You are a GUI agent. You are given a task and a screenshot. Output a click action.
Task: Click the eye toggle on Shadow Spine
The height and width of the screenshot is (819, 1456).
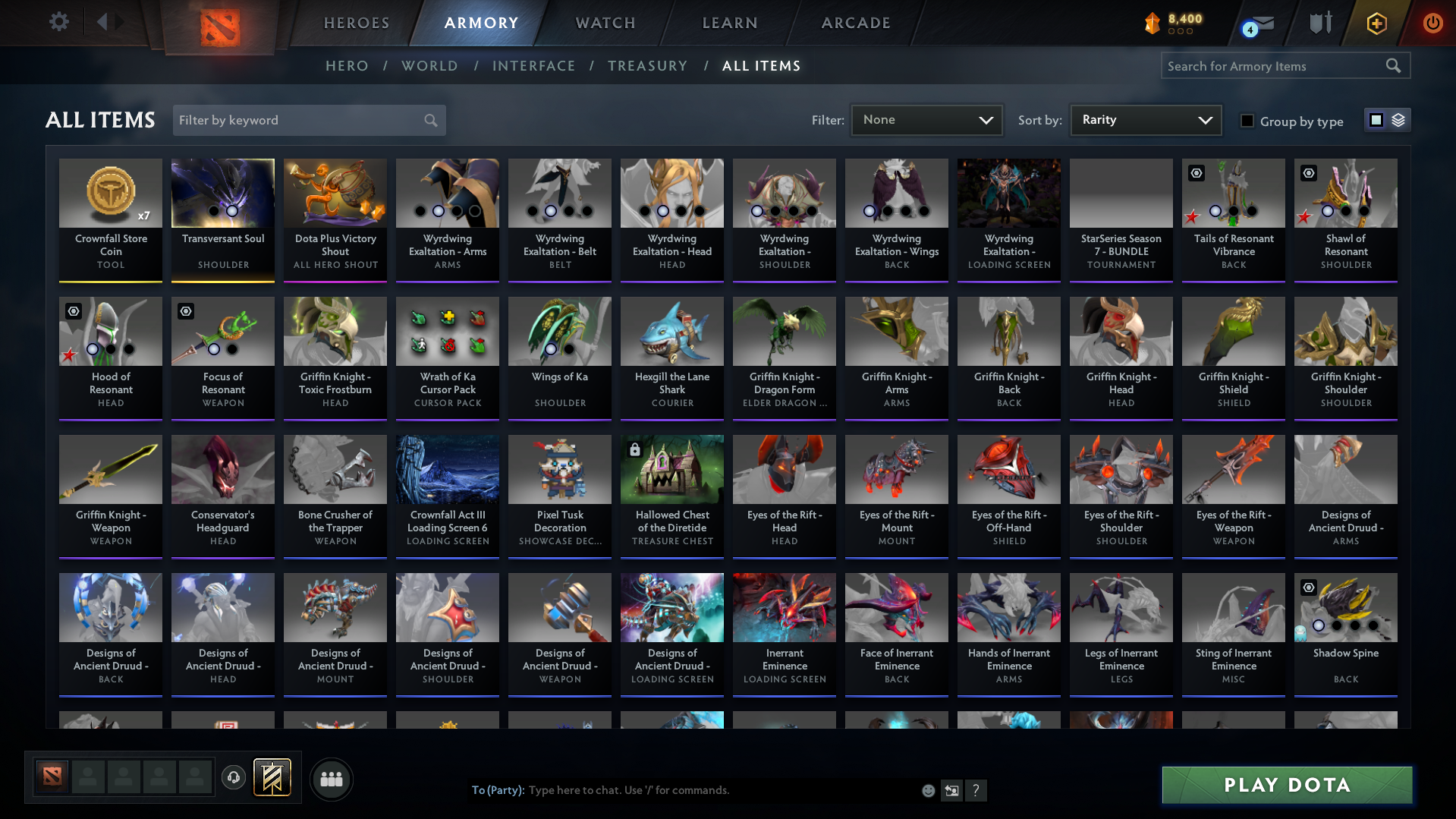pos(1308,587)
